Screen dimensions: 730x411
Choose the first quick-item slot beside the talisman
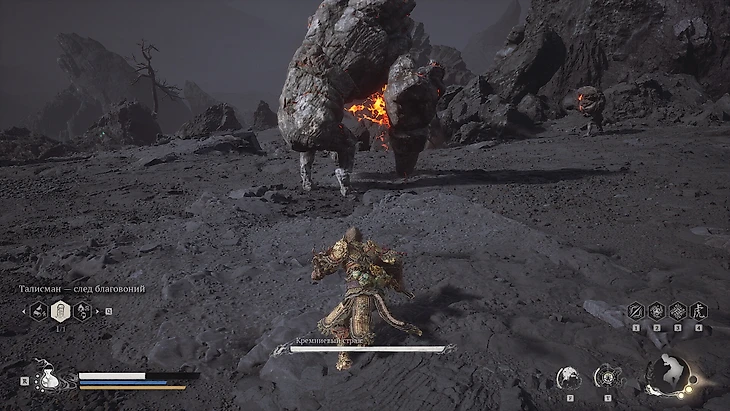pos(40,311)
